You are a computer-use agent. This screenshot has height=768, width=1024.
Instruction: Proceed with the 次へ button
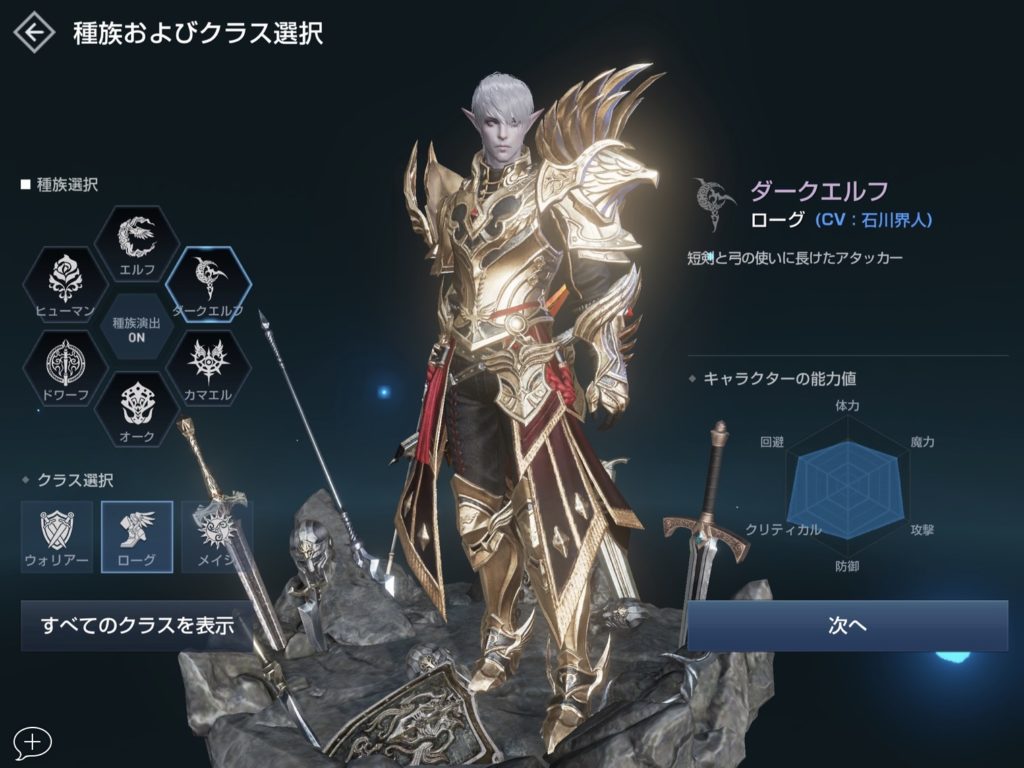point(847,626)
